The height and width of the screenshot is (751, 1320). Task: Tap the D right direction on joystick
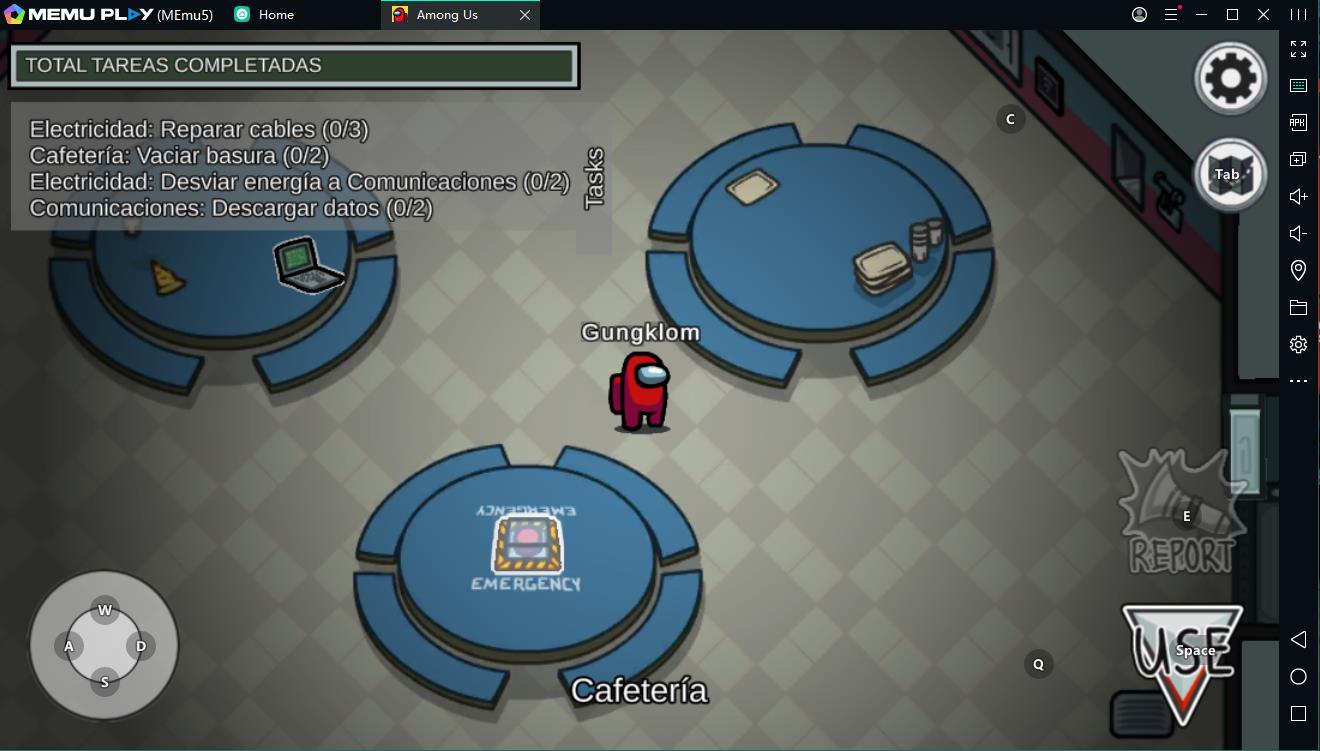pyautogui.click(x=141, y=647)
